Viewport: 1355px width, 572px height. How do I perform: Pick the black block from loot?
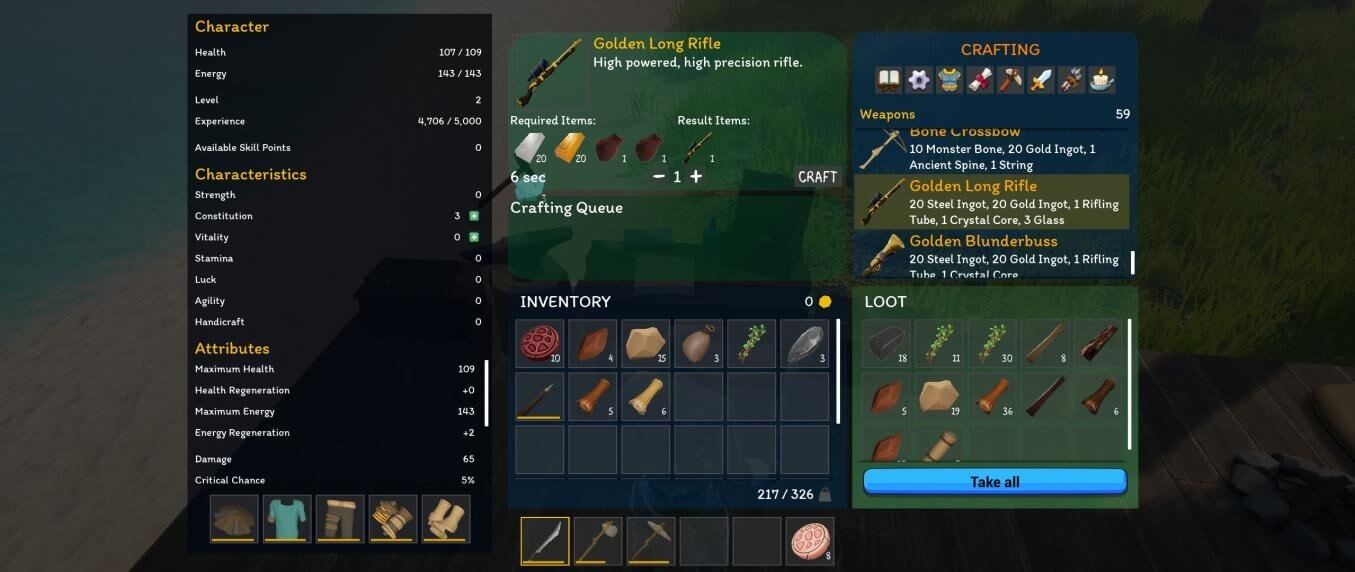[886, 344]
